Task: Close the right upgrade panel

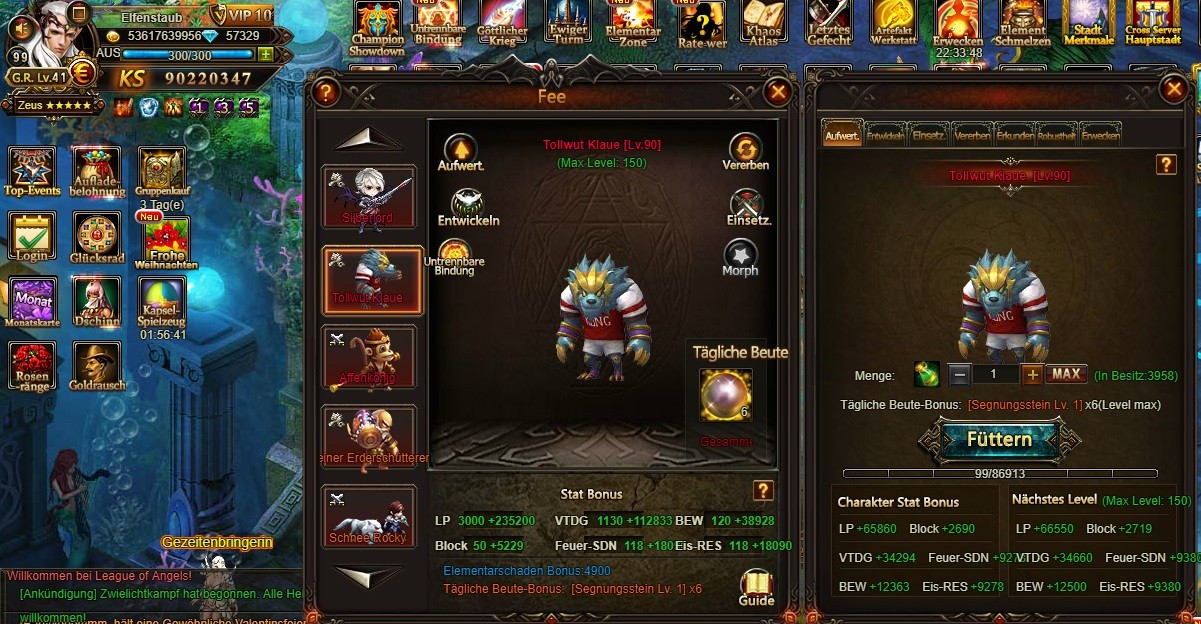Action: tap(1173, 90)
